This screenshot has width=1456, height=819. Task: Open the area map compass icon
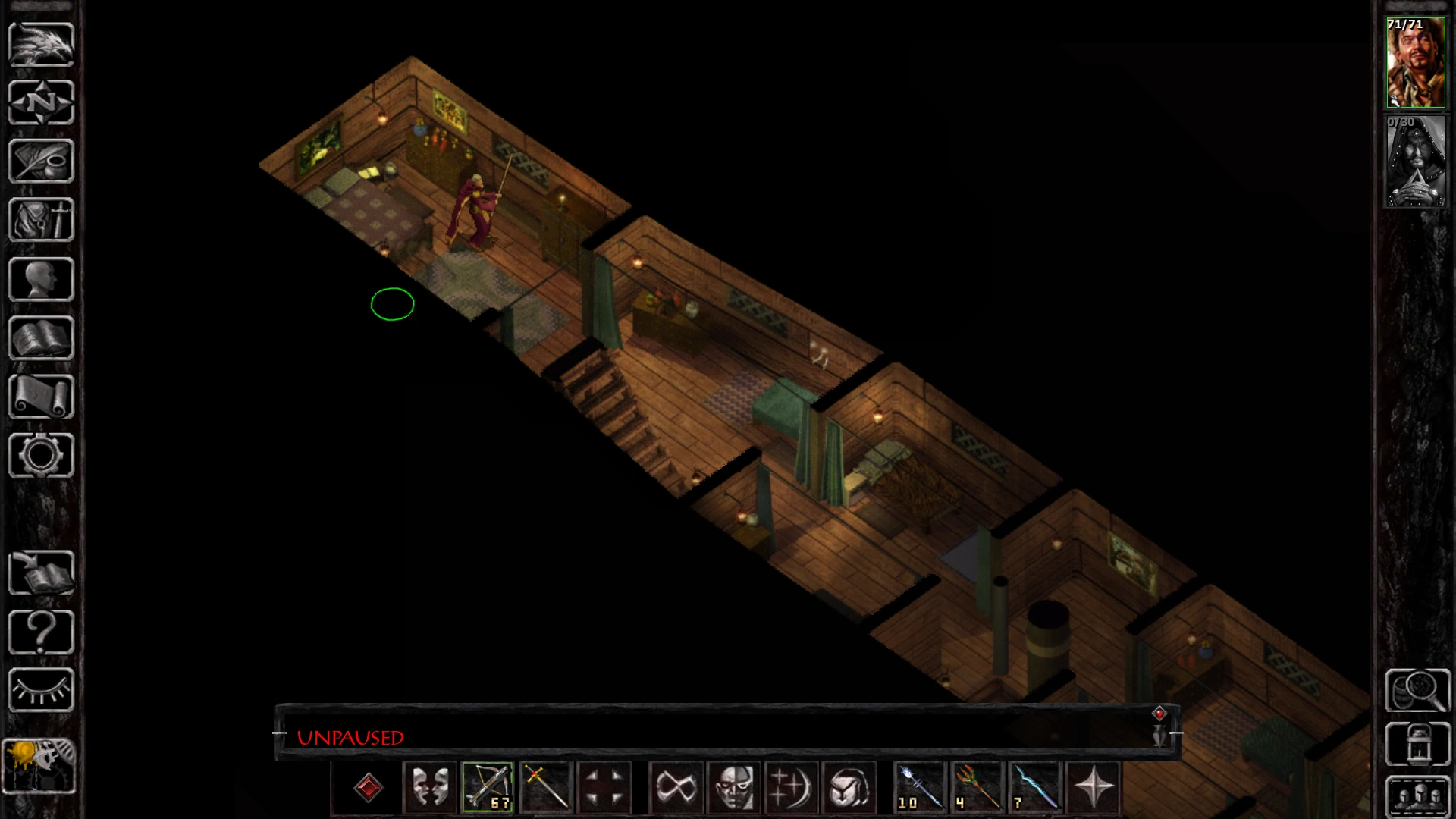[42, 102]
